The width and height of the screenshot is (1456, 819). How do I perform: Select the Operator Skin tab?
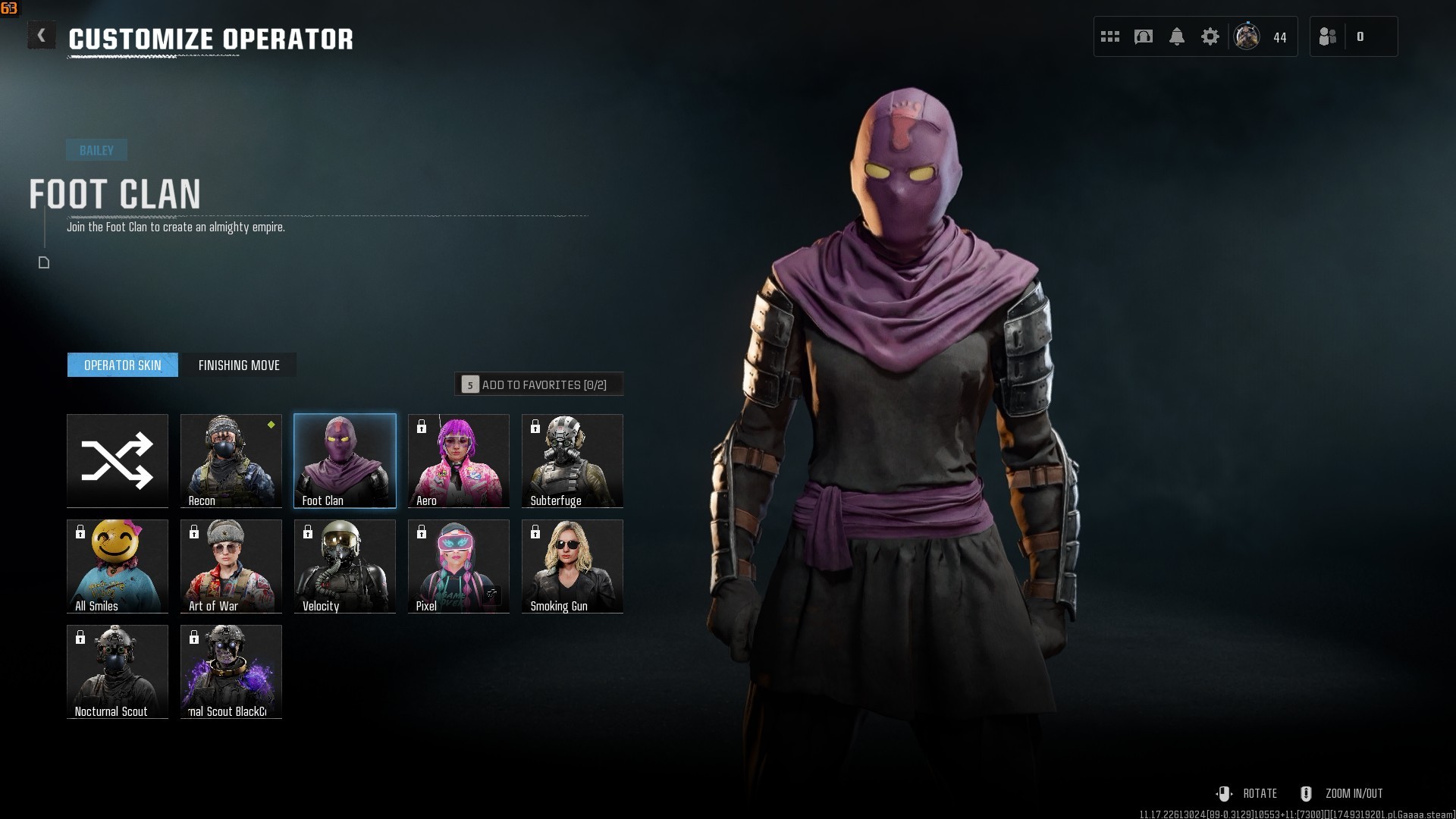123,365
